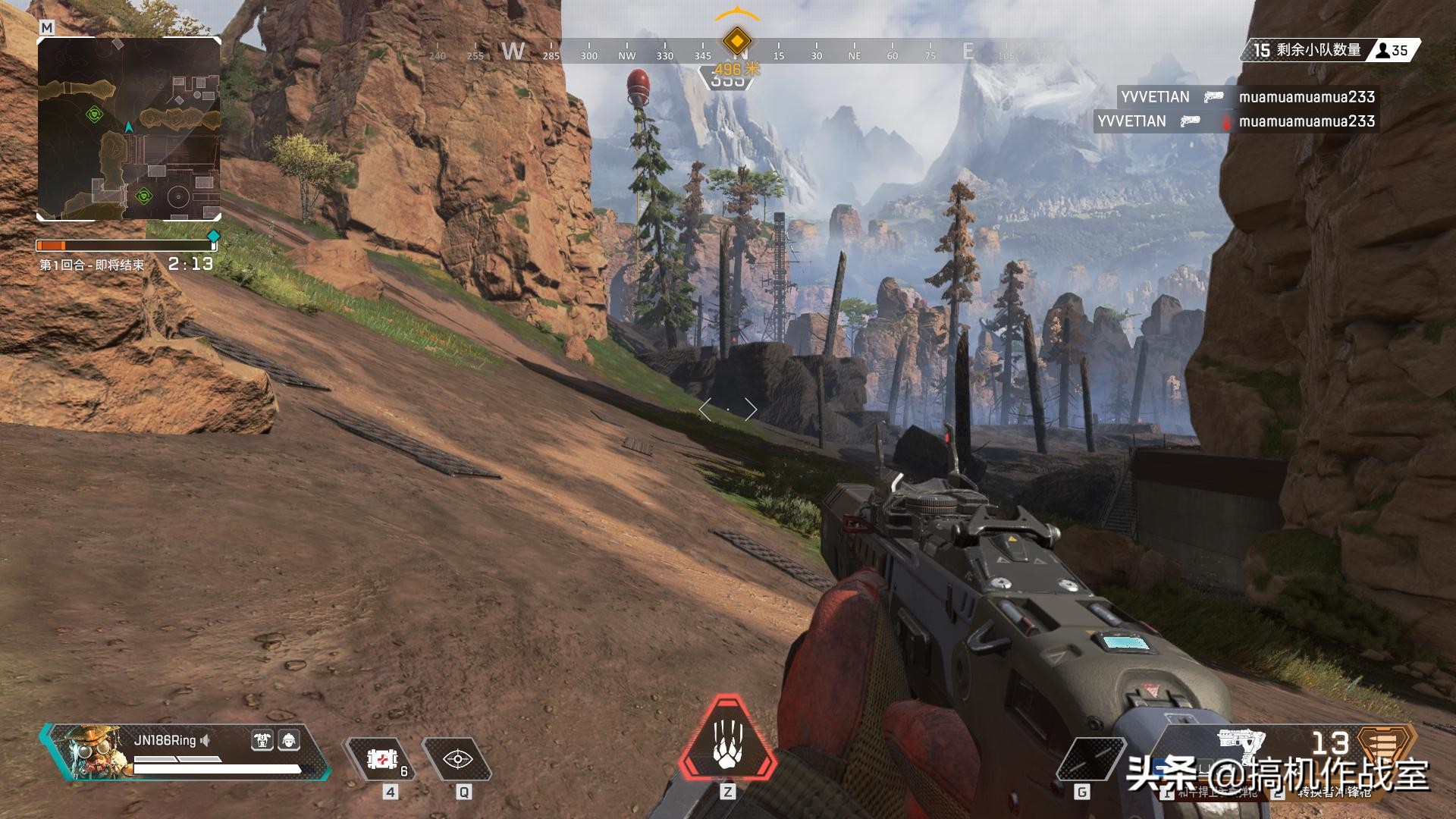The width and height of the screenshot is (1456, 819).
Task: Use the med kit healing slot
Action: [x=382, y=758]
